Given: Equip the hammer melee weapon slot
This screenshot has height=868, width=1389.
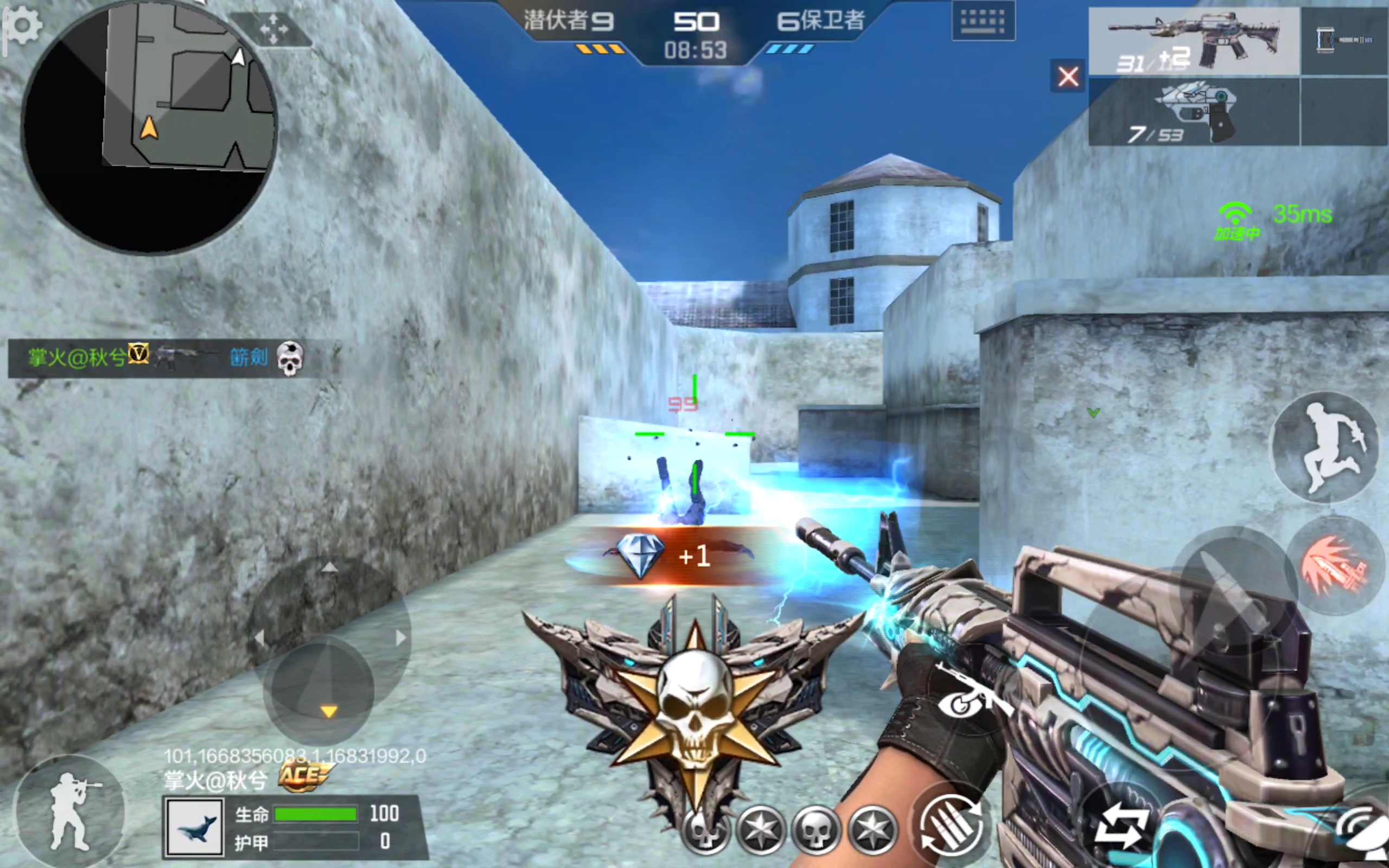Looking at the screenshot, I should coord(1344,40).
